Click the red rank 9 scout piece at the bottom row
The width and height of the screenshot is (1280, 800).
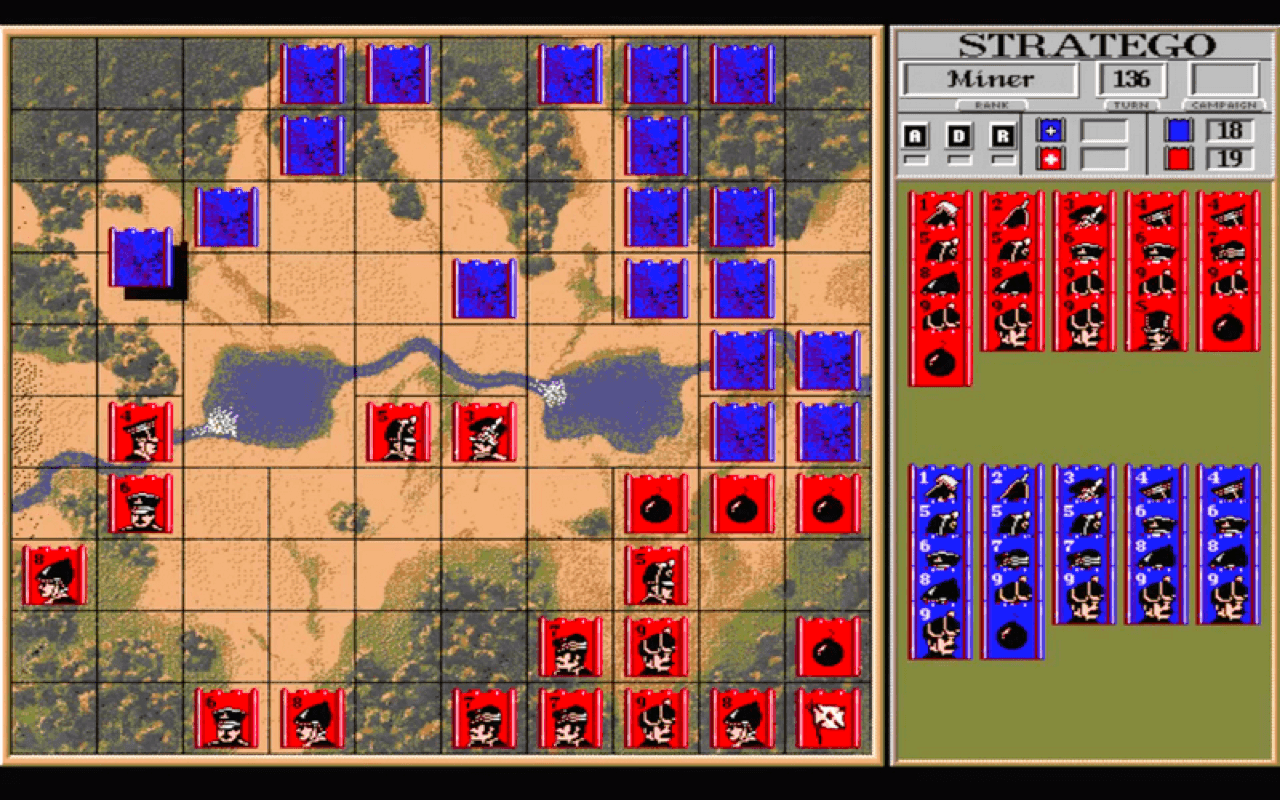[656, 718]
